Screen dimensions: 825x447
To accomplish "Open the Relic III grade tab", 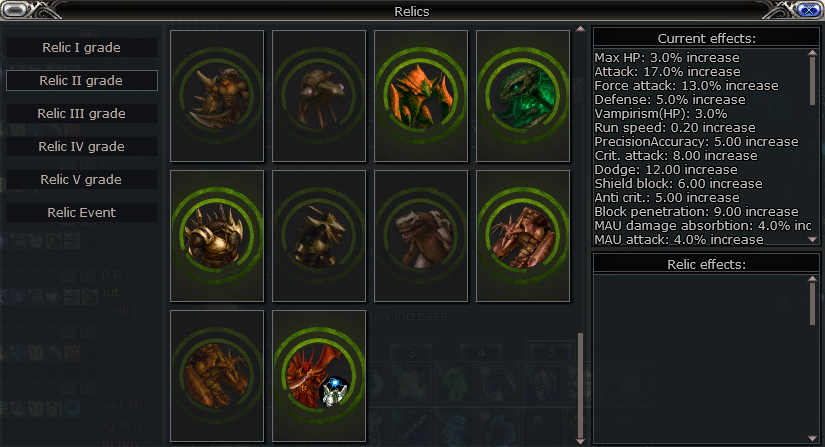I will click(x=82, y=114).
